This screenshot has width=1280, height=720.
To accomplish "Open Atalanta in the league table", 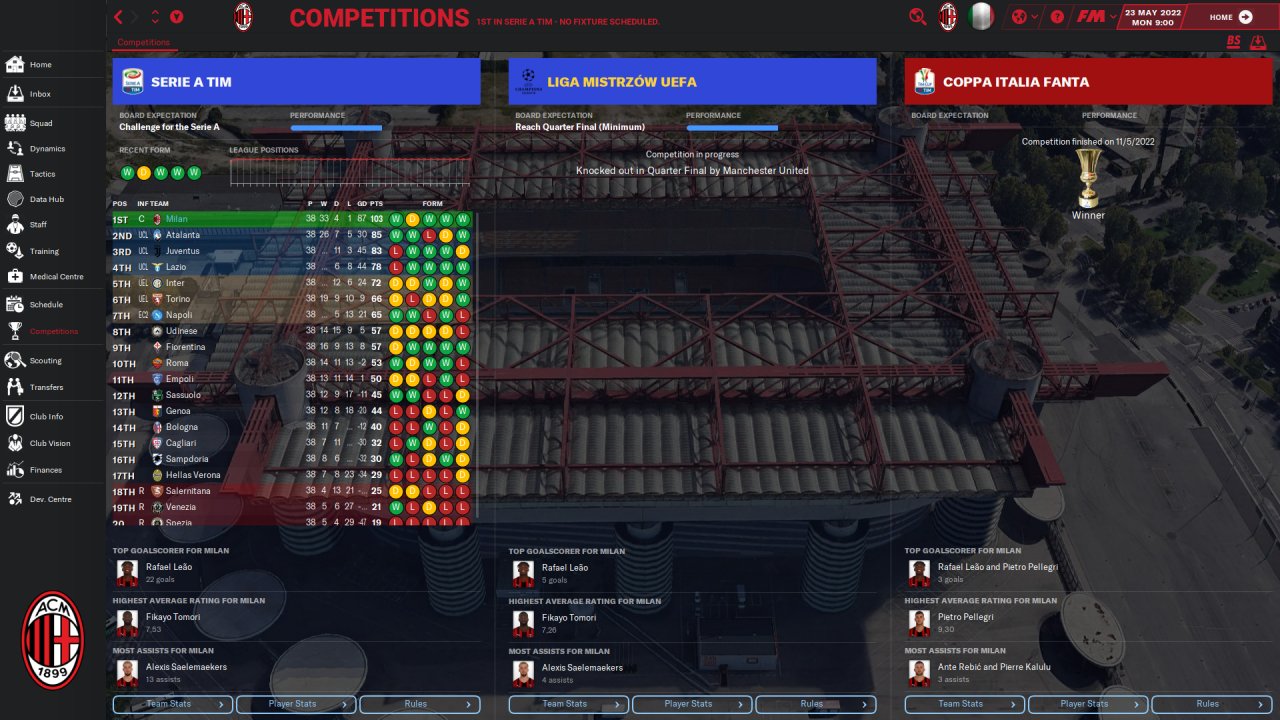I will point(183,235).
